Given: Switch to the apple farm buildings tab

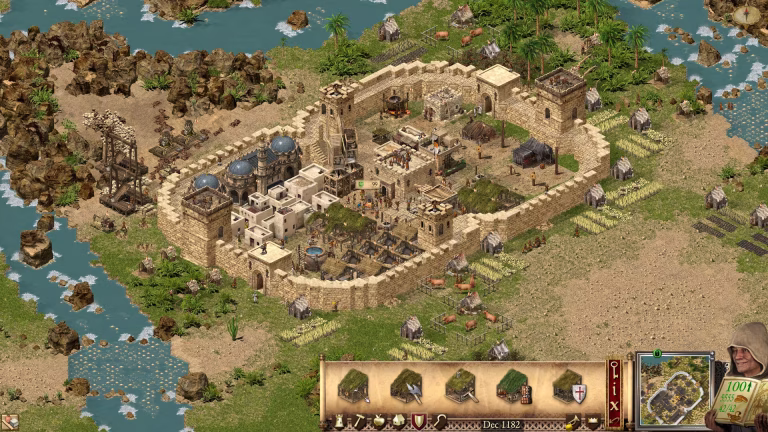Looking at the screenshot, I should pyautogui.click(x=377, y=421).
